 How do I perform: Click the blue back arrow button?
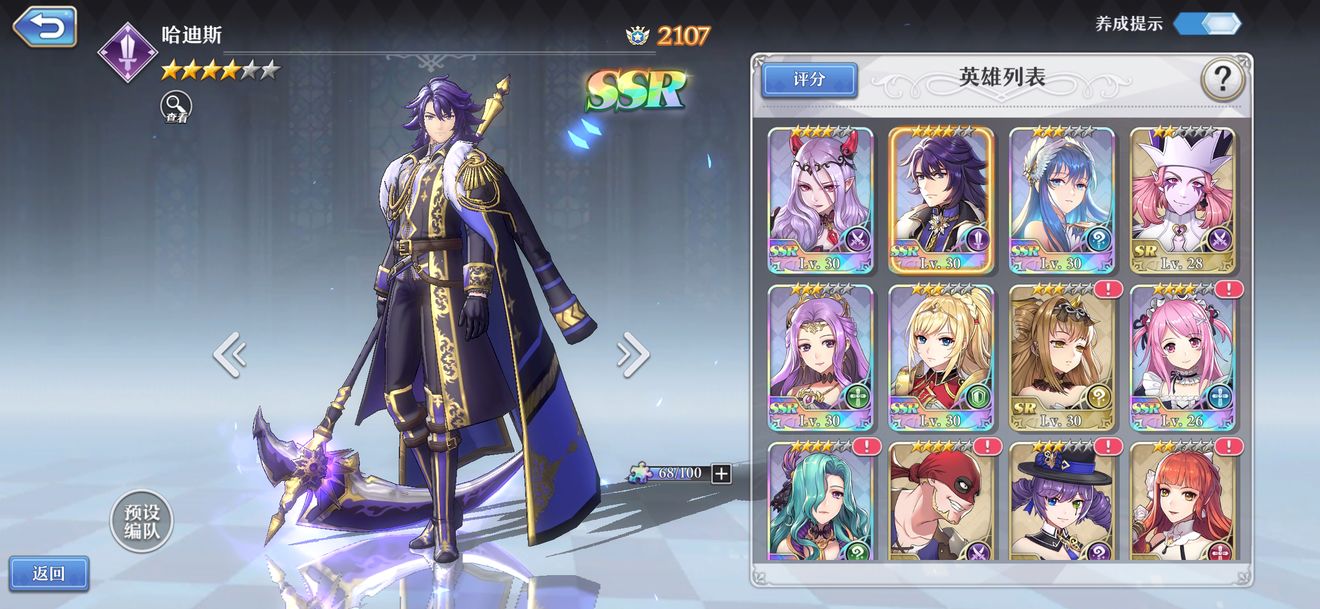(x=45, y=27)
